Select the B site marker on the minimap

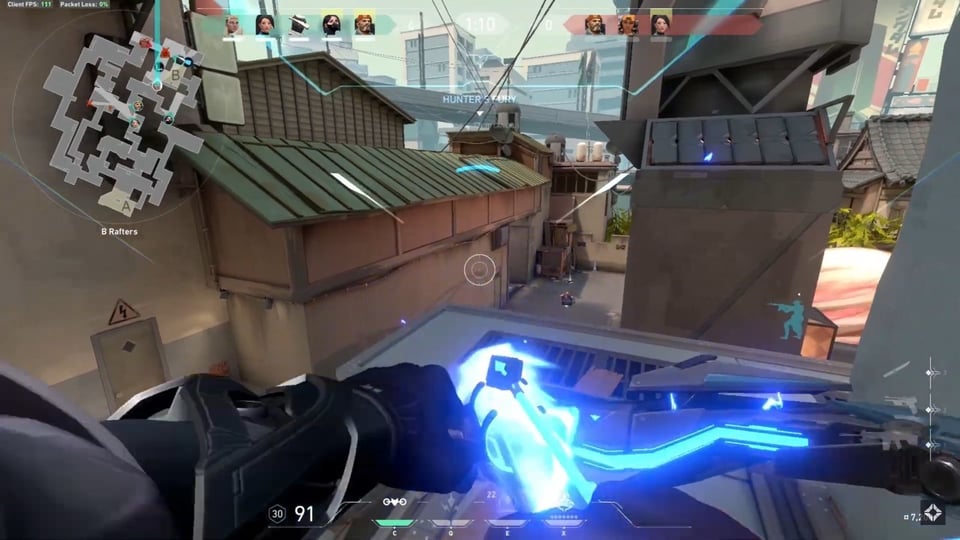[x=176, y=73]
